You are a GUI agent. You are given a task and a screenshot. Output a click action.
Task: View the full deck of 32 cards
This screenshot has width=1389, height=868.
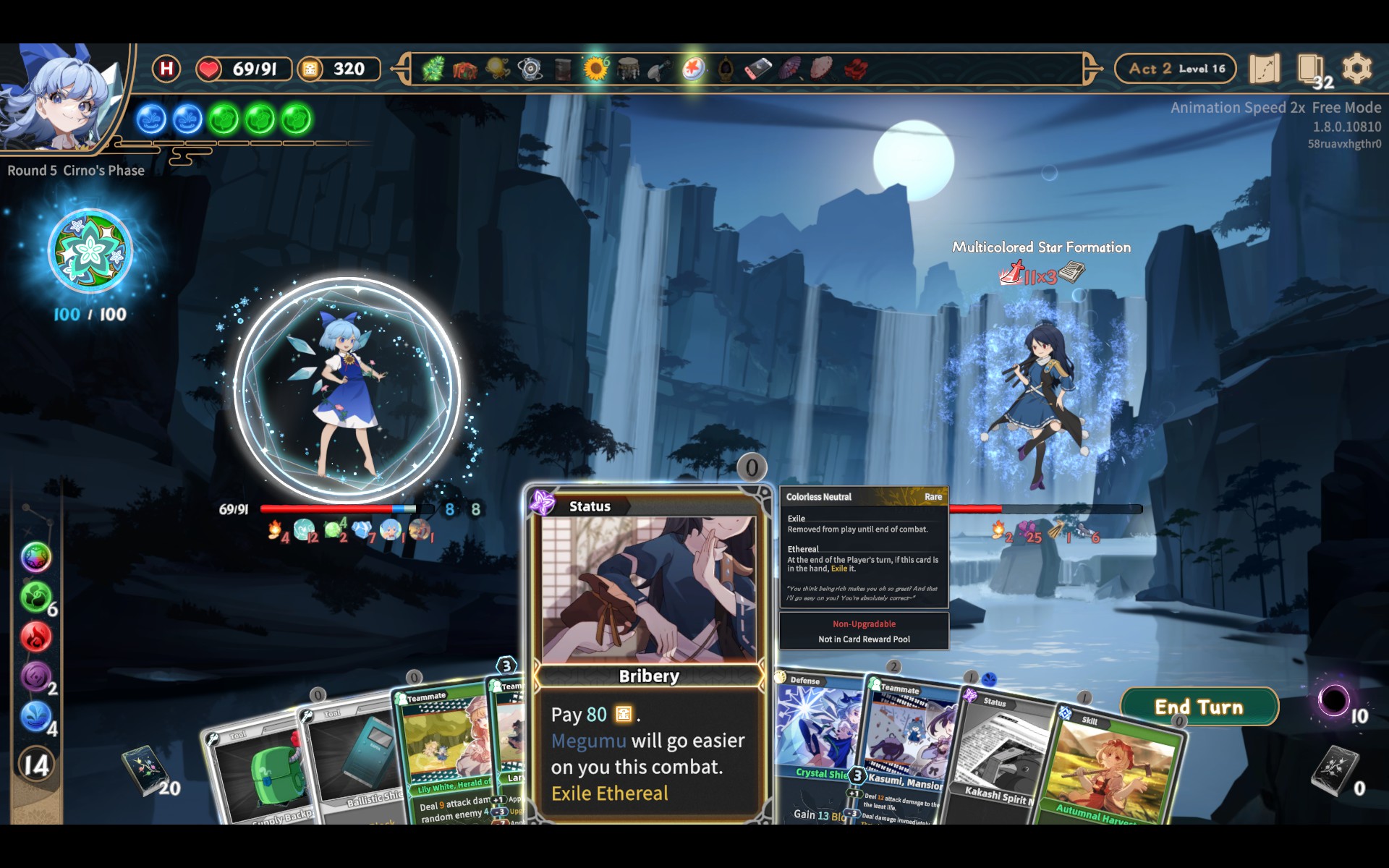tap(1311, 70)
